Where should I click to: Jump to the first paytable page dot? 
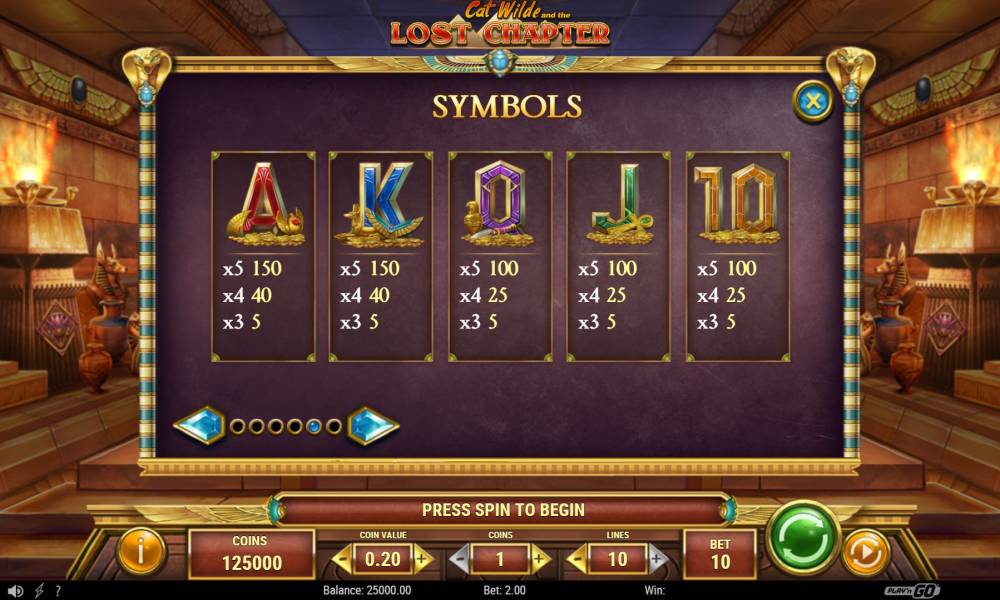click(x=238, y=426)
